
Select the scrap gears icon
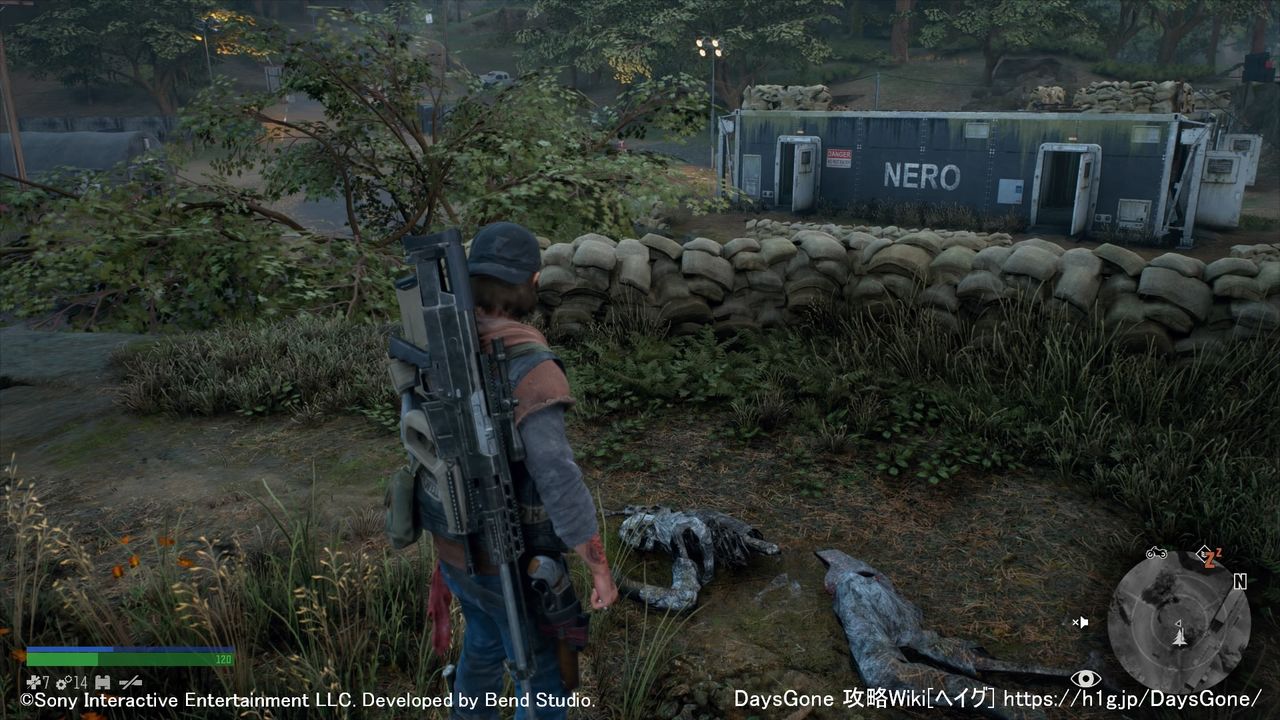(x=62, y=682)
